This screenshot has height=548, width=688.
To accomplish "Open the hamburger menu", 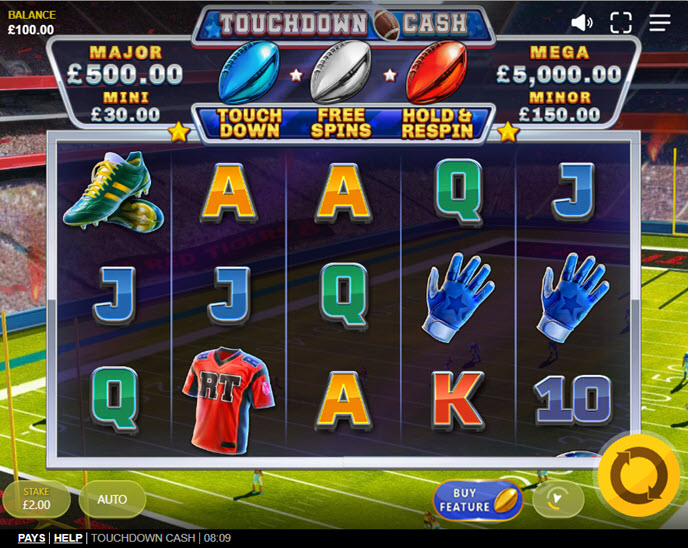I will pyautogui.click(x=660, y=22).
